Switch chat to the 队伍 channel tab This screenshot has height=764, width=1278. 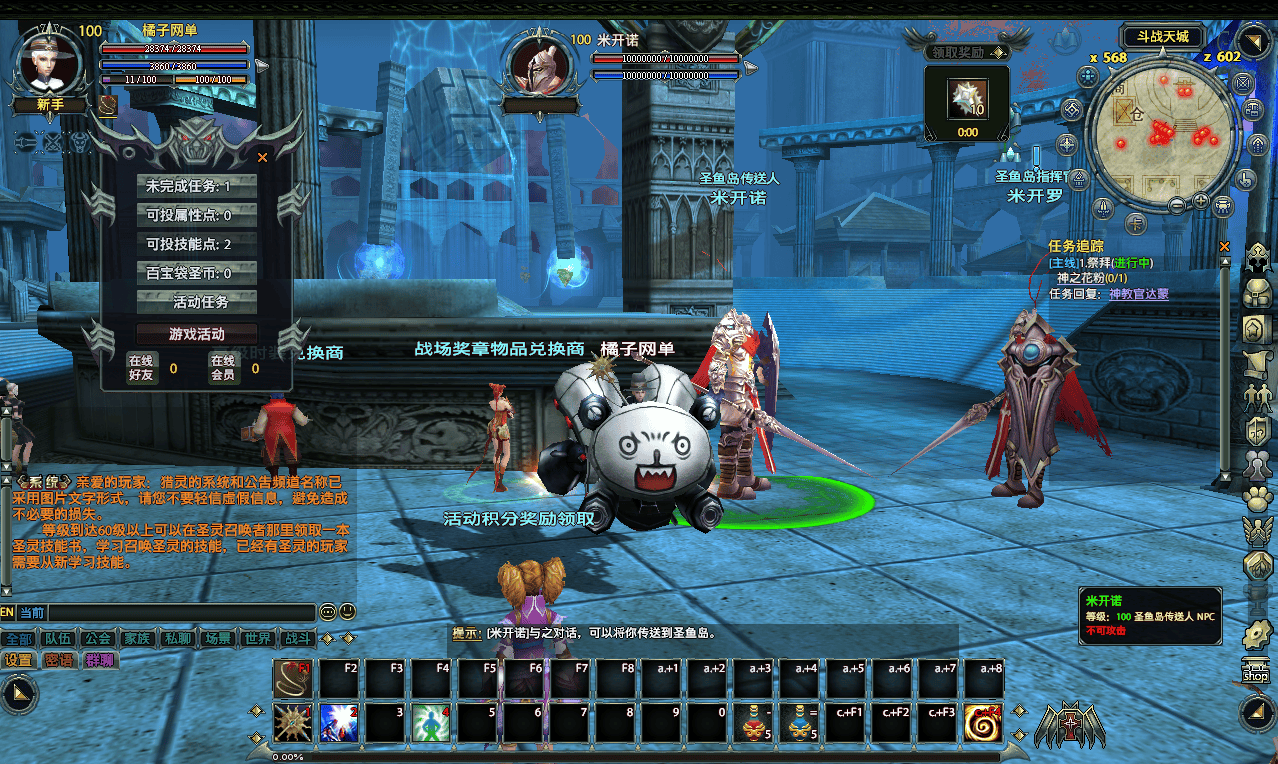57,638
